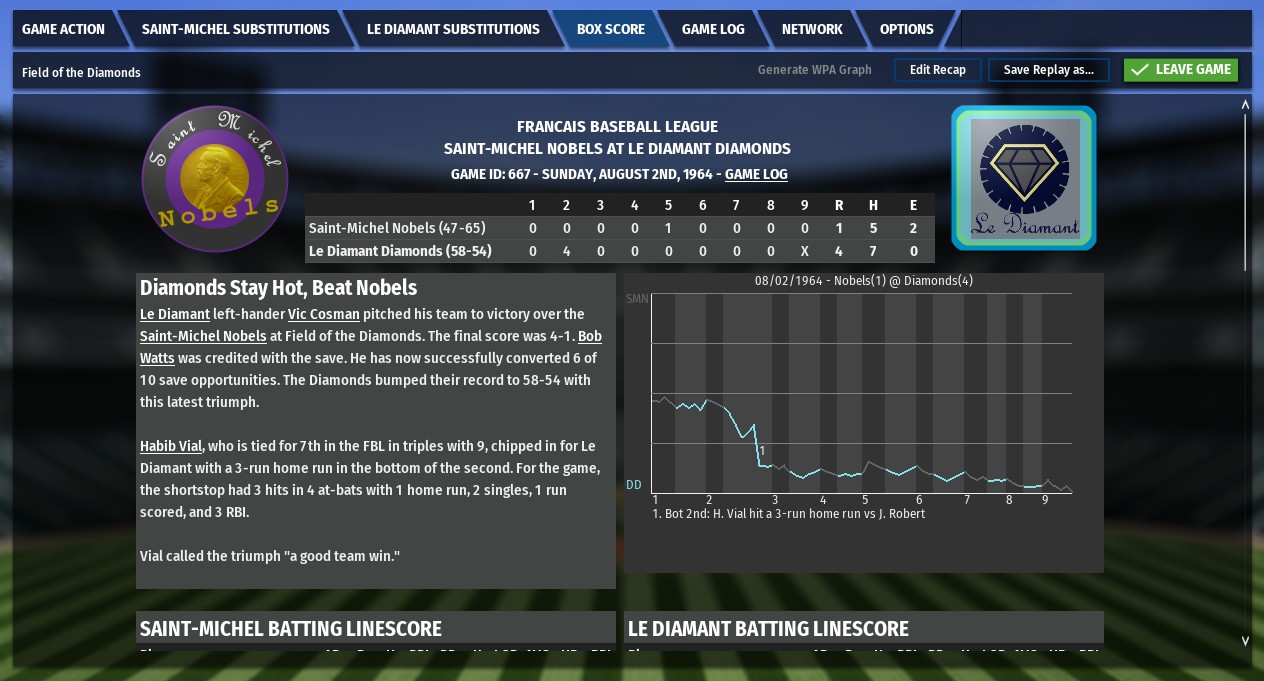The image size is (1264, 681).
Task: Open the Game Log link under the header
Action: point(756,174)
